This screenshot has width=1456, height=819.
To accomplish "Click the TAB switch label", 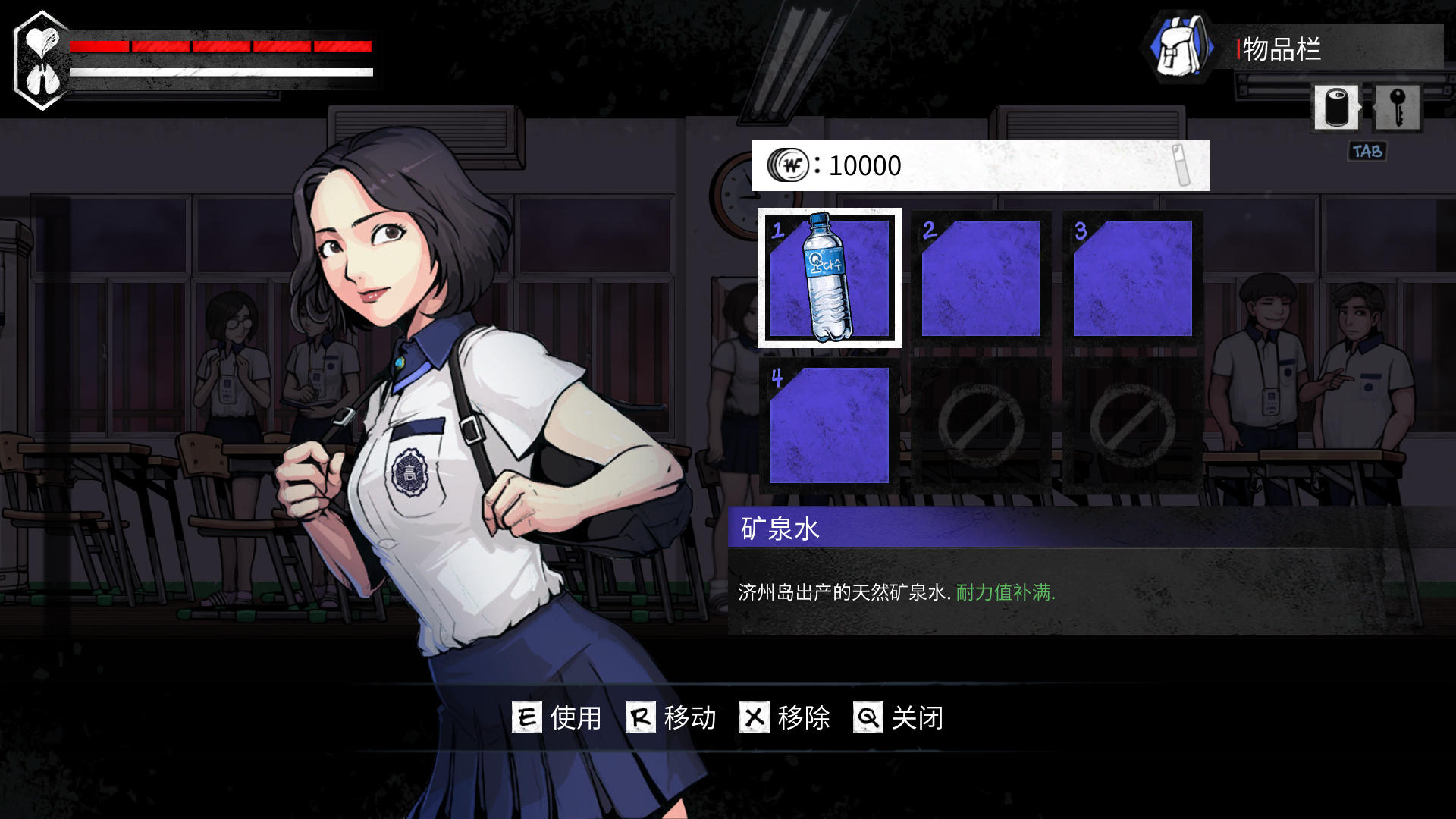I will [x=1365, y=151].
